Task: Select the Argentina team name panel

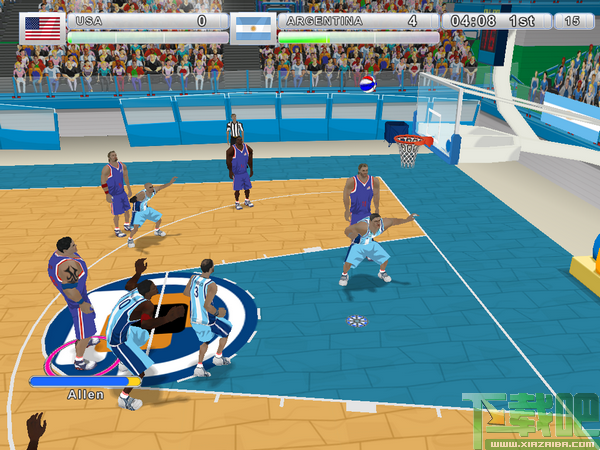Action: click(357, 20)
